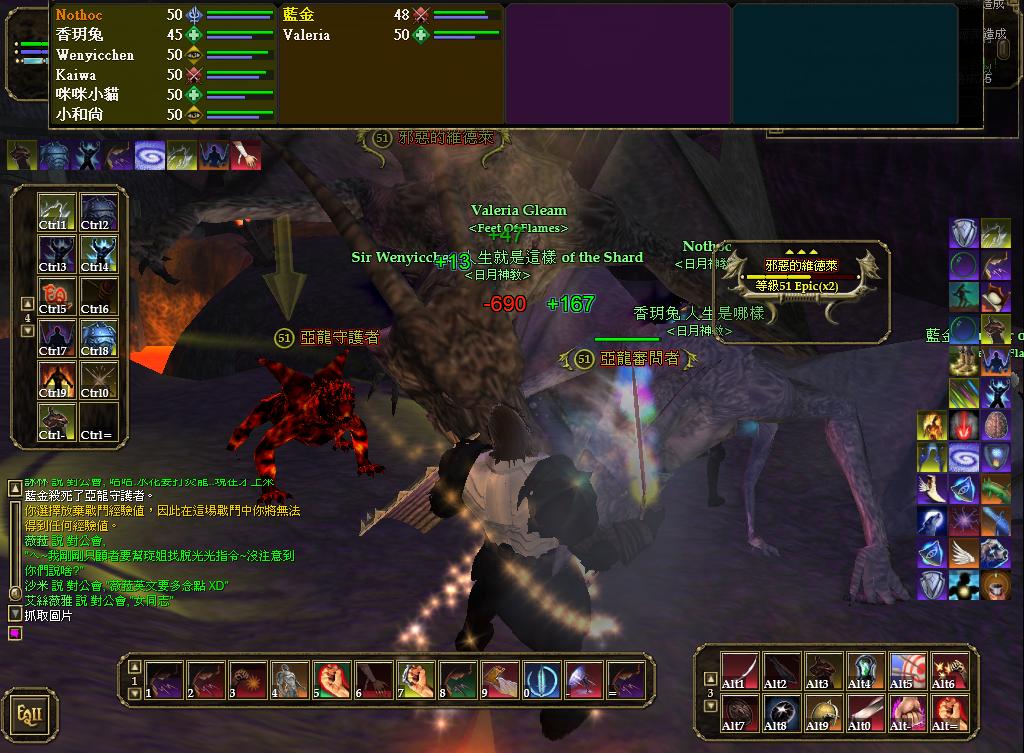Use the red fist ability in slot 5
1024x753 pixels.
click(x=329, y=680)
